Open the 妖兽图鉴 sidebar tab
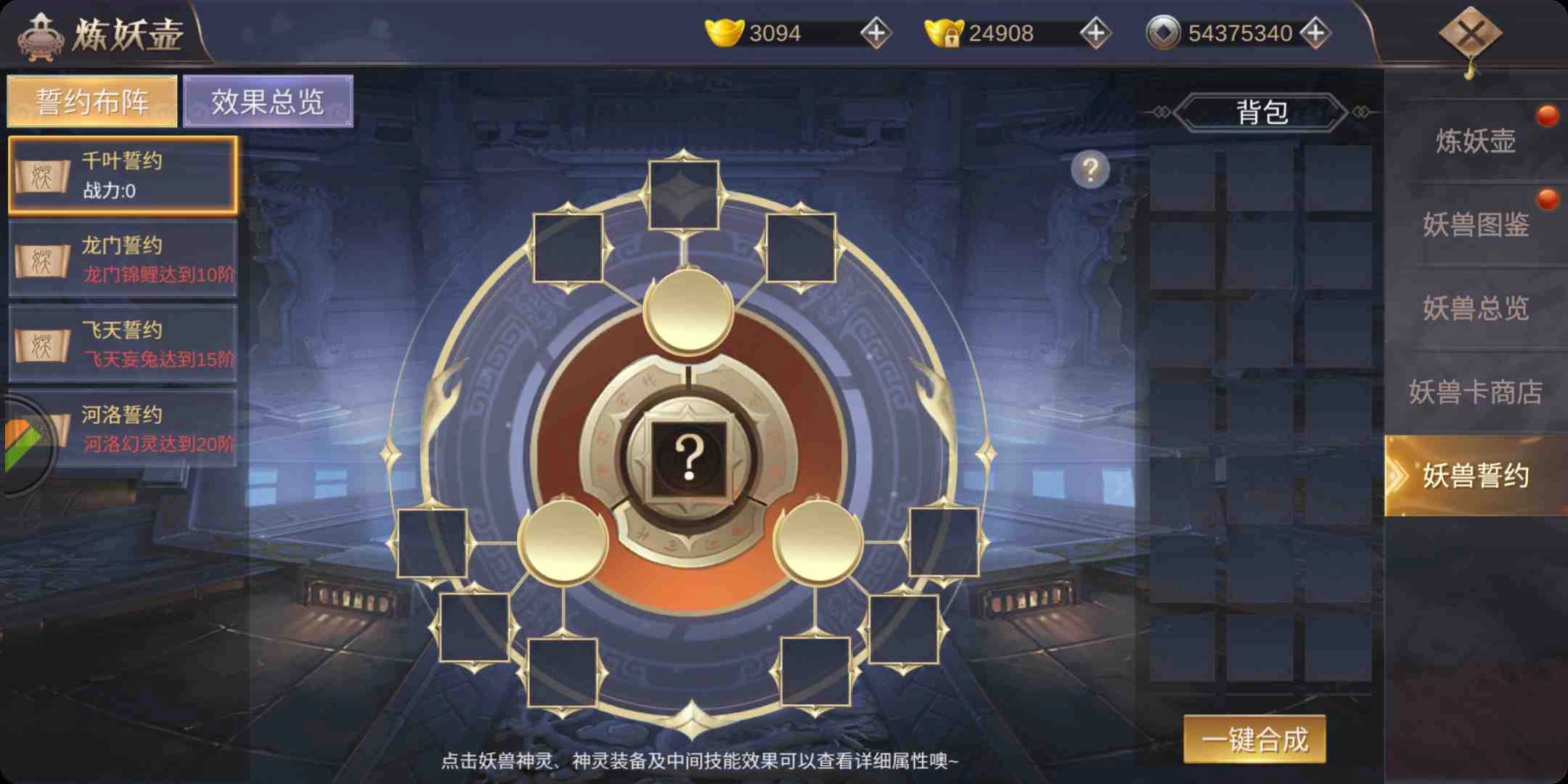The width and height of the screenshot is (1568, 784). pos(1479,226)
